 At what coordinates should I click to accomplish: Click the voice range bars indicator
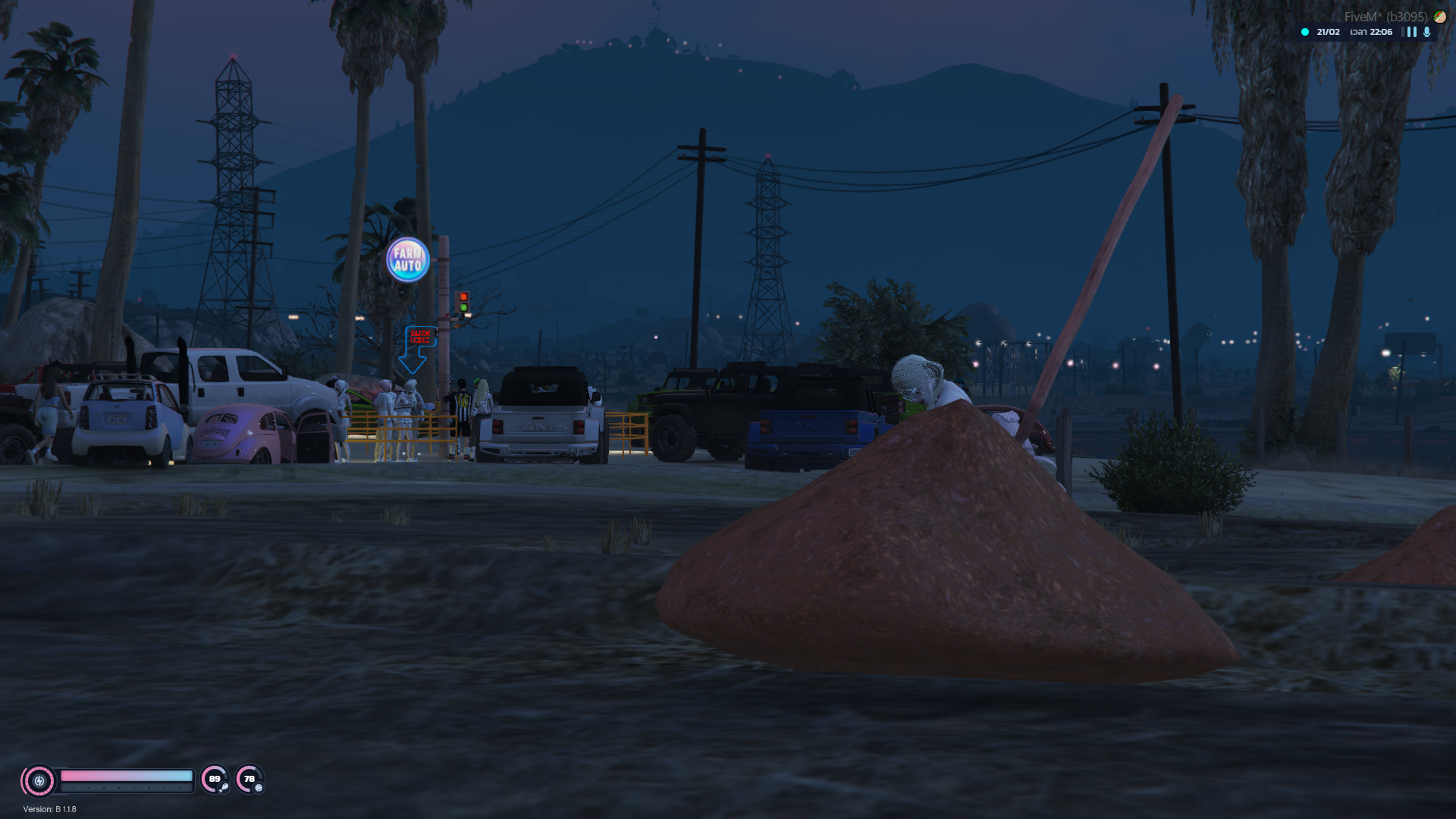click(x=1411, y=32)
